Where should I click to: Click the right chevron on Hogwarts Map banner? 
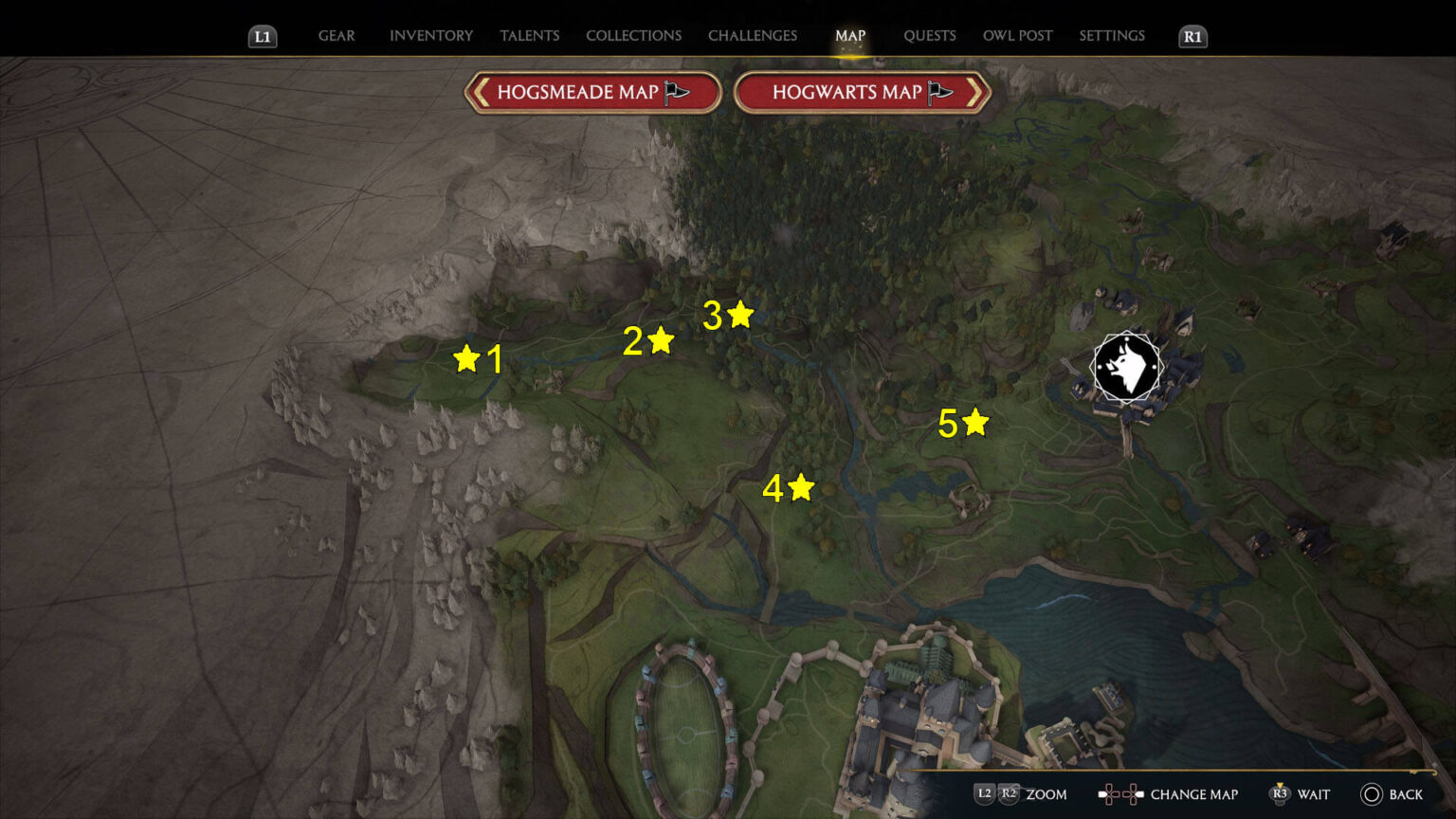coord(976,93)
